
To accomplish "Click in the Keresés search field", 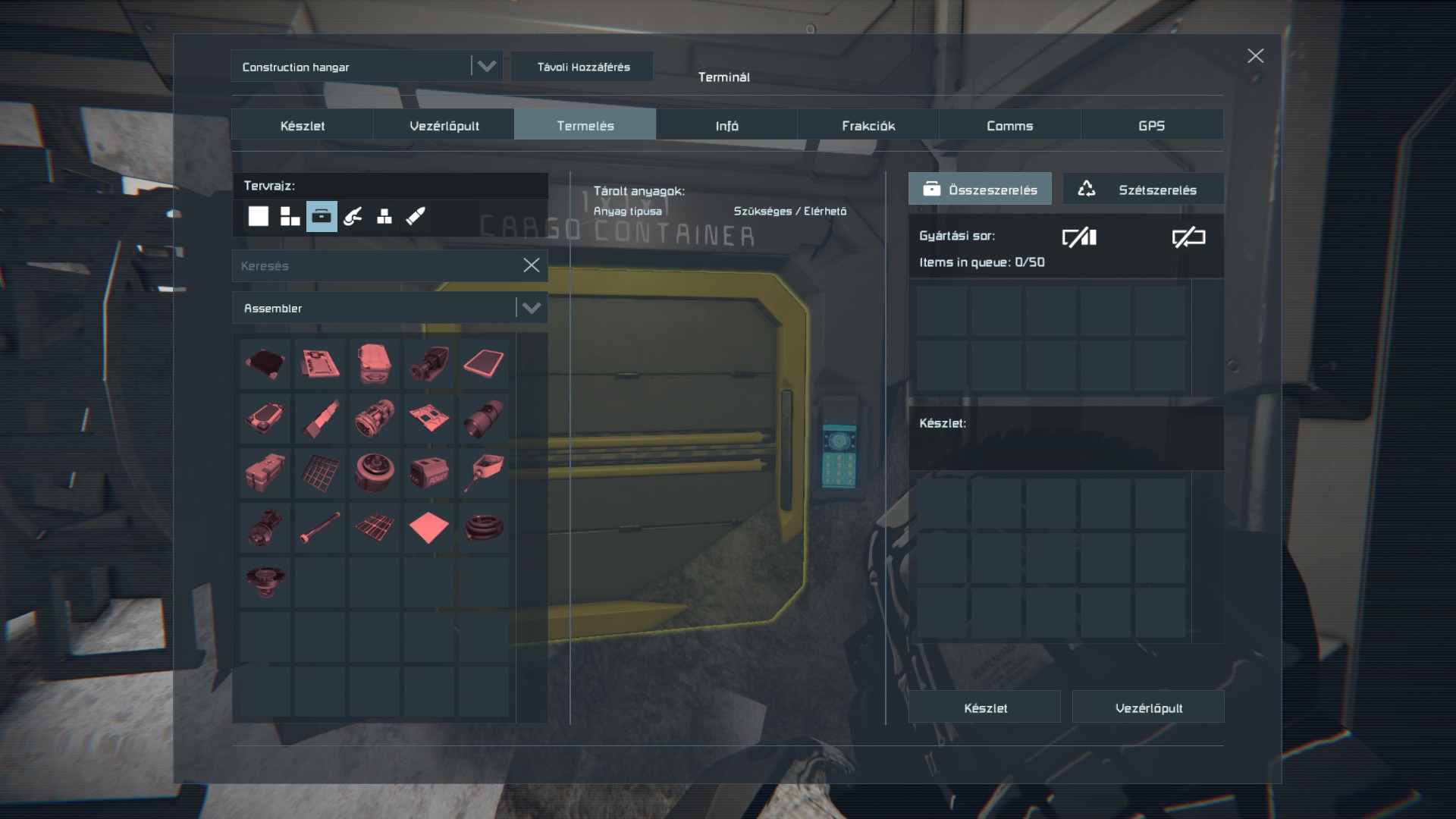I will point(375,266).
